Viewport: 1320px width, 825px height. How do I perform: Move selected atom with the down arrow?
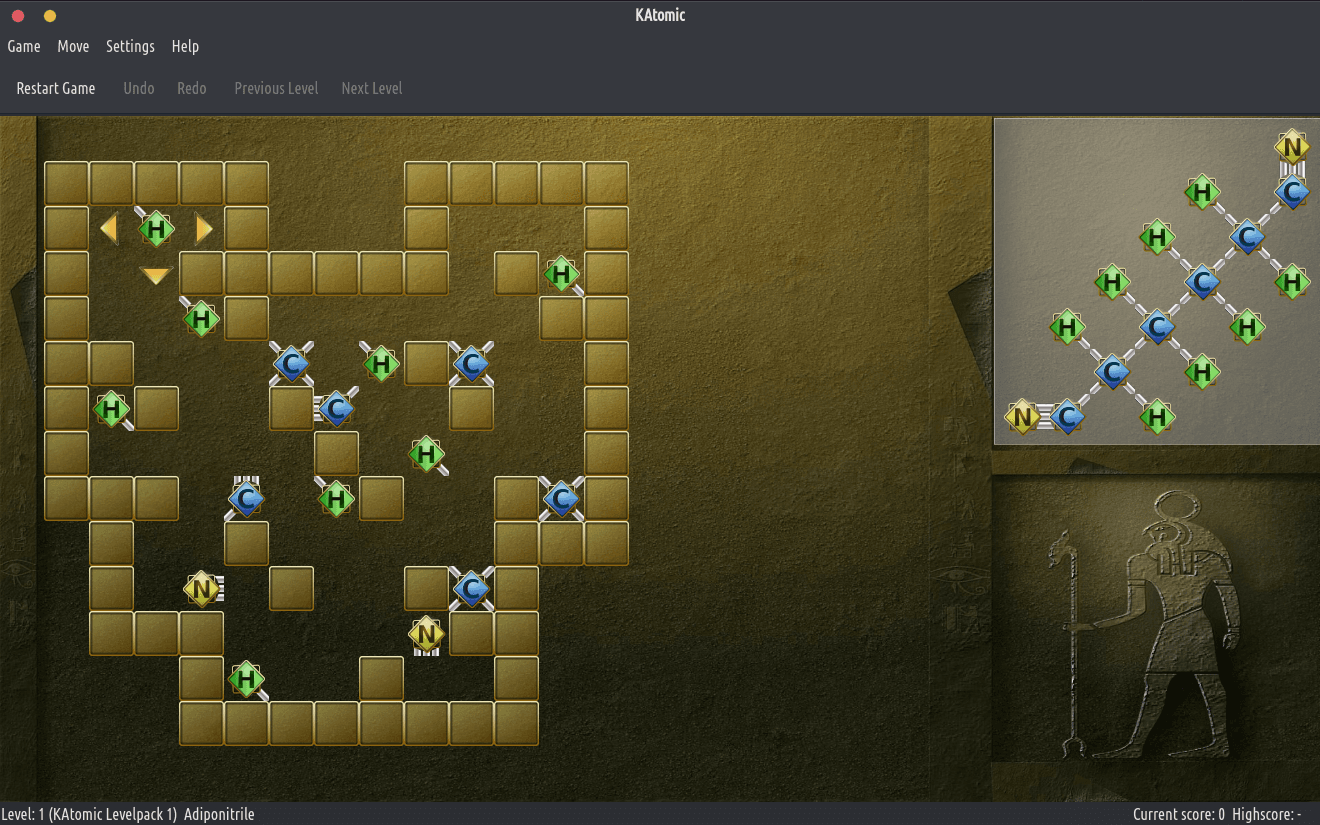(156, 275)
